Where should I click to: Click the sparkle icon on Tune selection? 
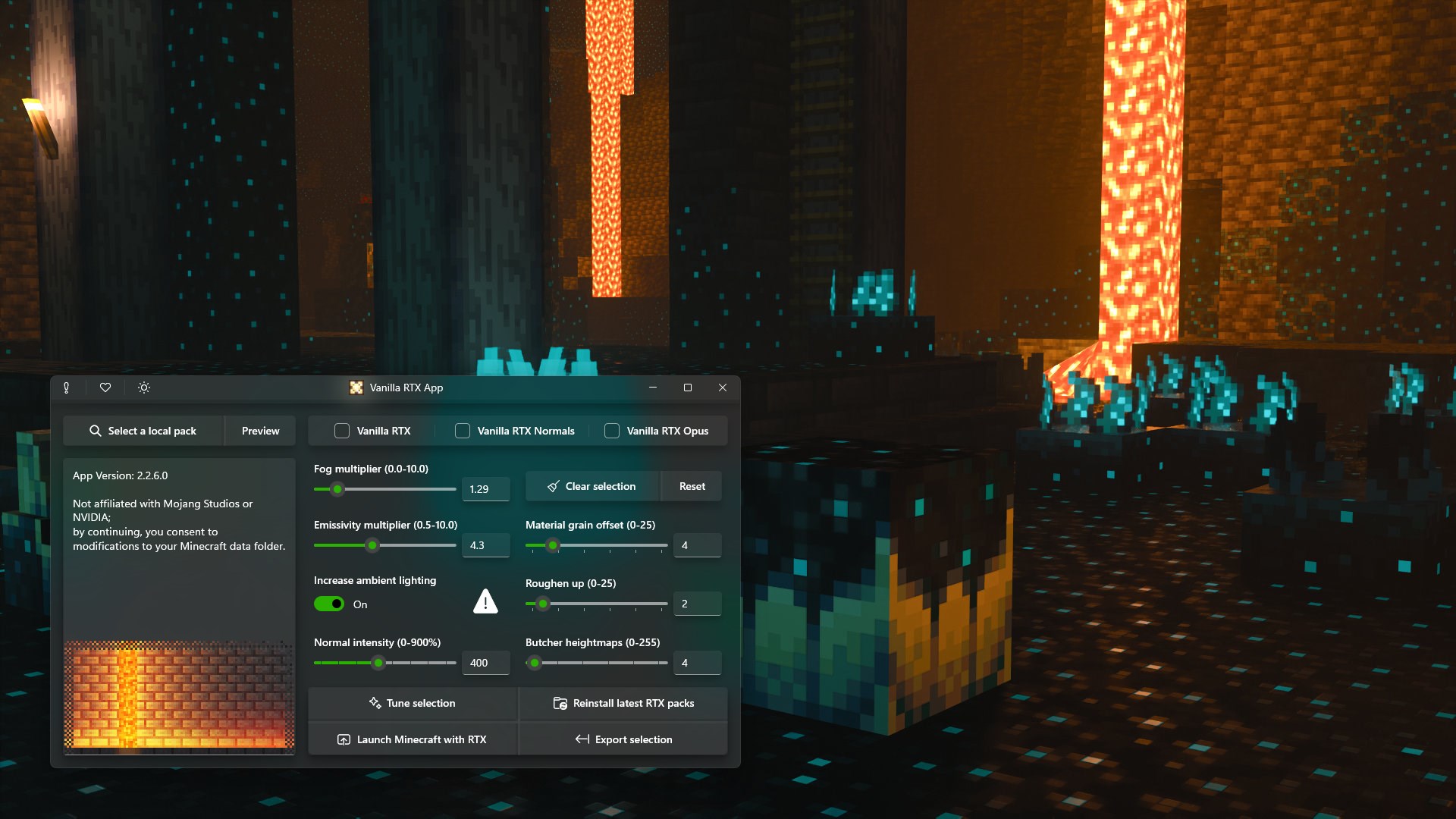[375, 703]
